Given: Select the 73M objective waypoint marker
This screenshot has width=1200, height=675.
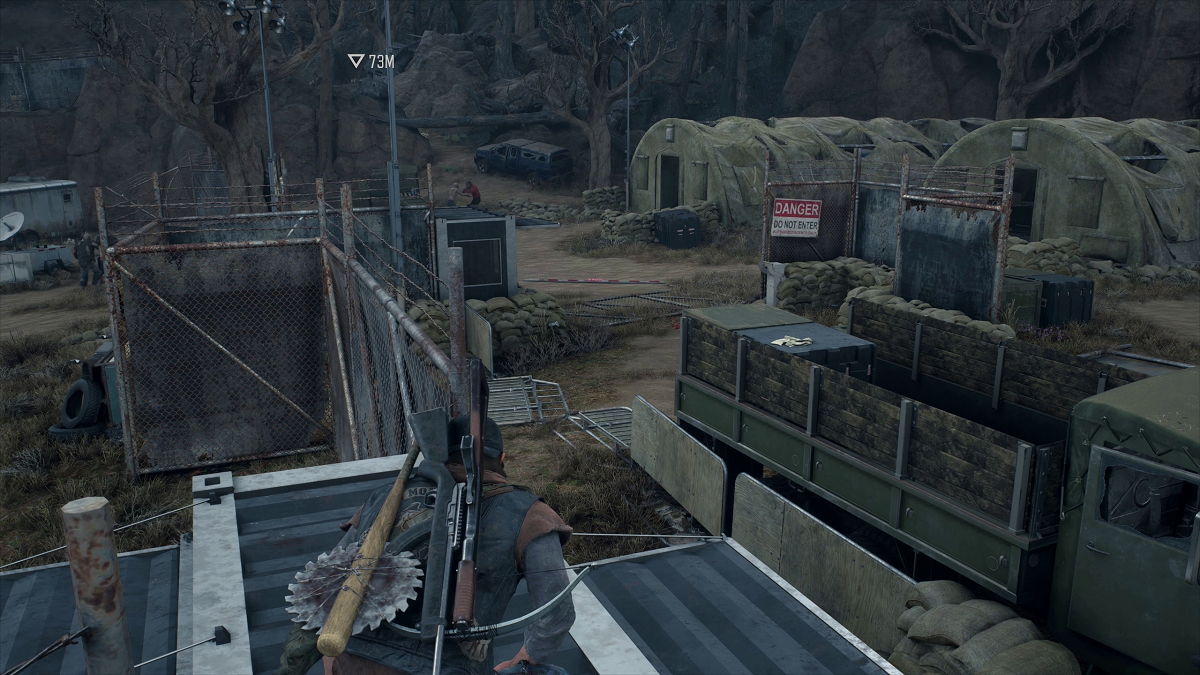Looking at the screenshot, I should click(x=356, y=61).
